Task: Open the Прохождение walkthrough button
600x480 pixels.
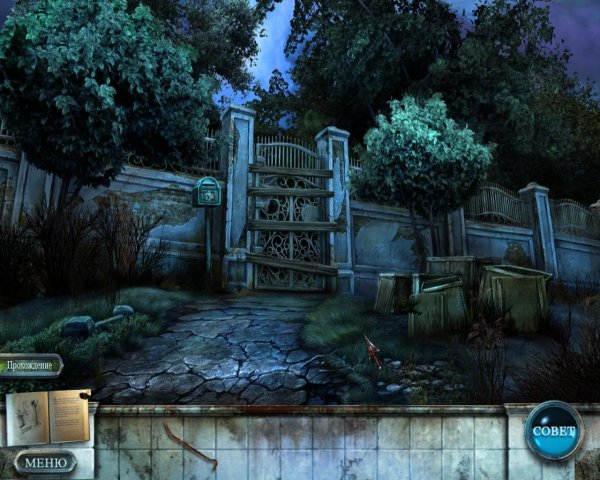Action: (31, 365)
